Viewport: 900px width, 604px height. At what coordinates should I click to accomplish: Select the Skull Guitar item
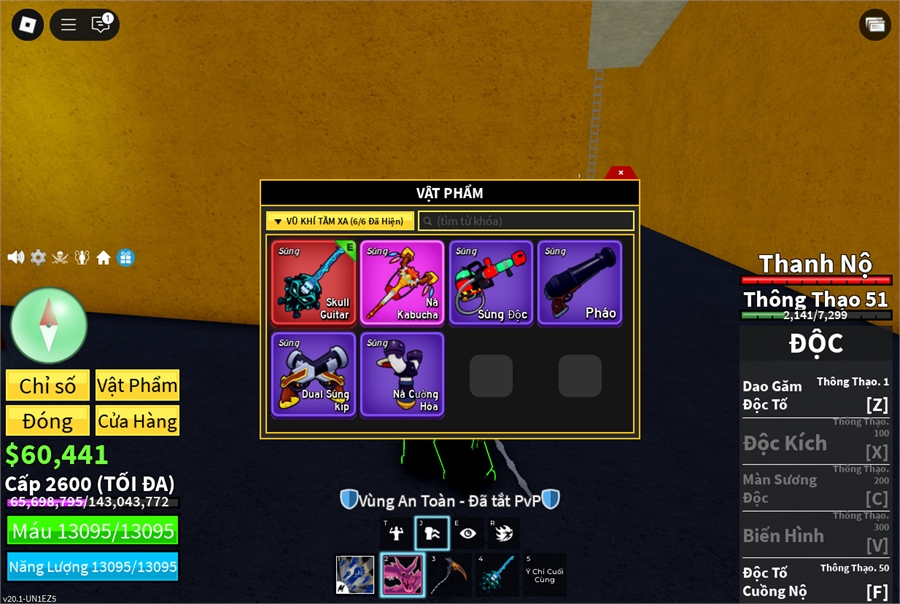[314, 282]
